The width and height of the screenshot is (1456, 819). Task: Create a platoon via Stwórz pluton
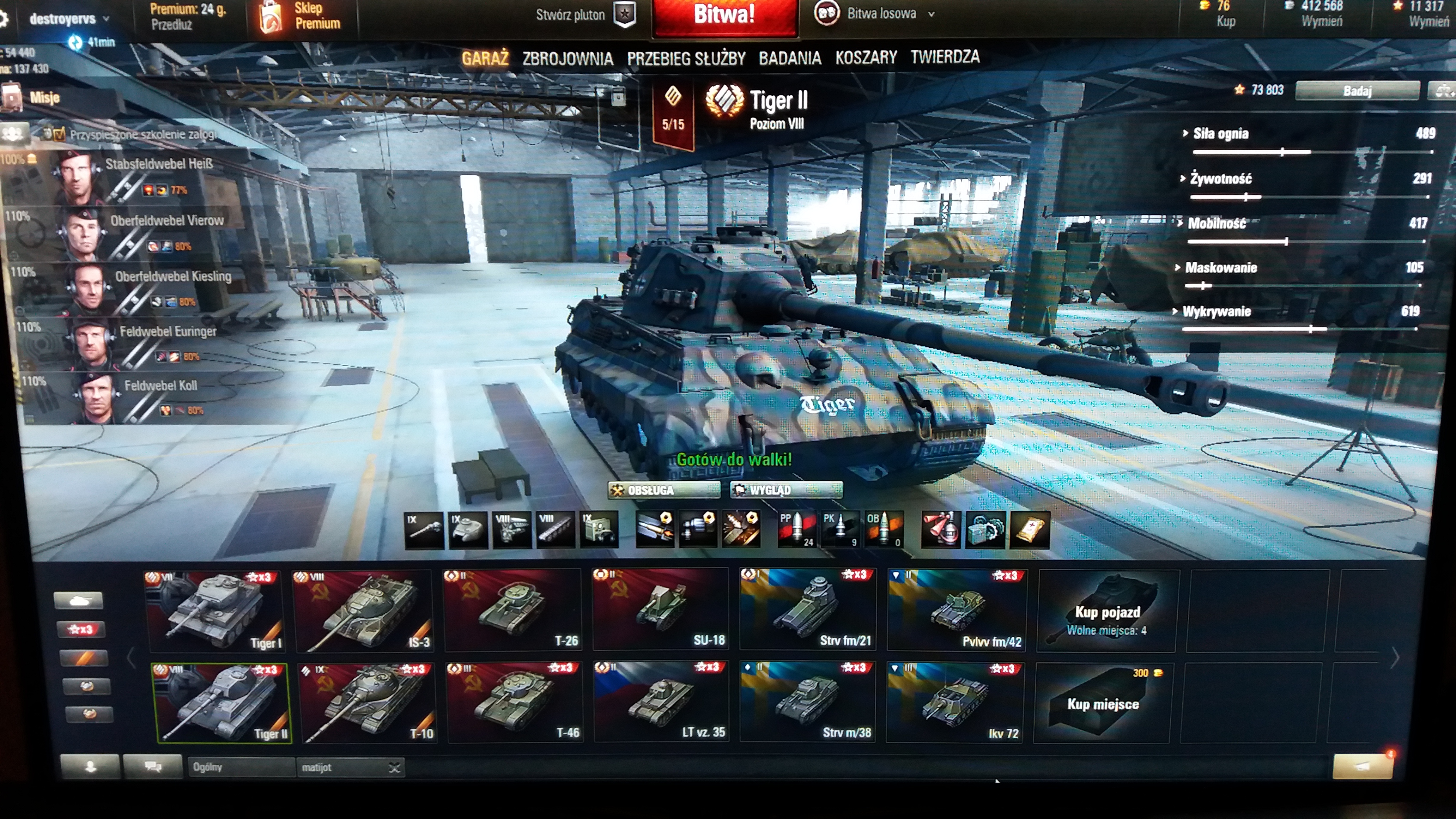585,15
